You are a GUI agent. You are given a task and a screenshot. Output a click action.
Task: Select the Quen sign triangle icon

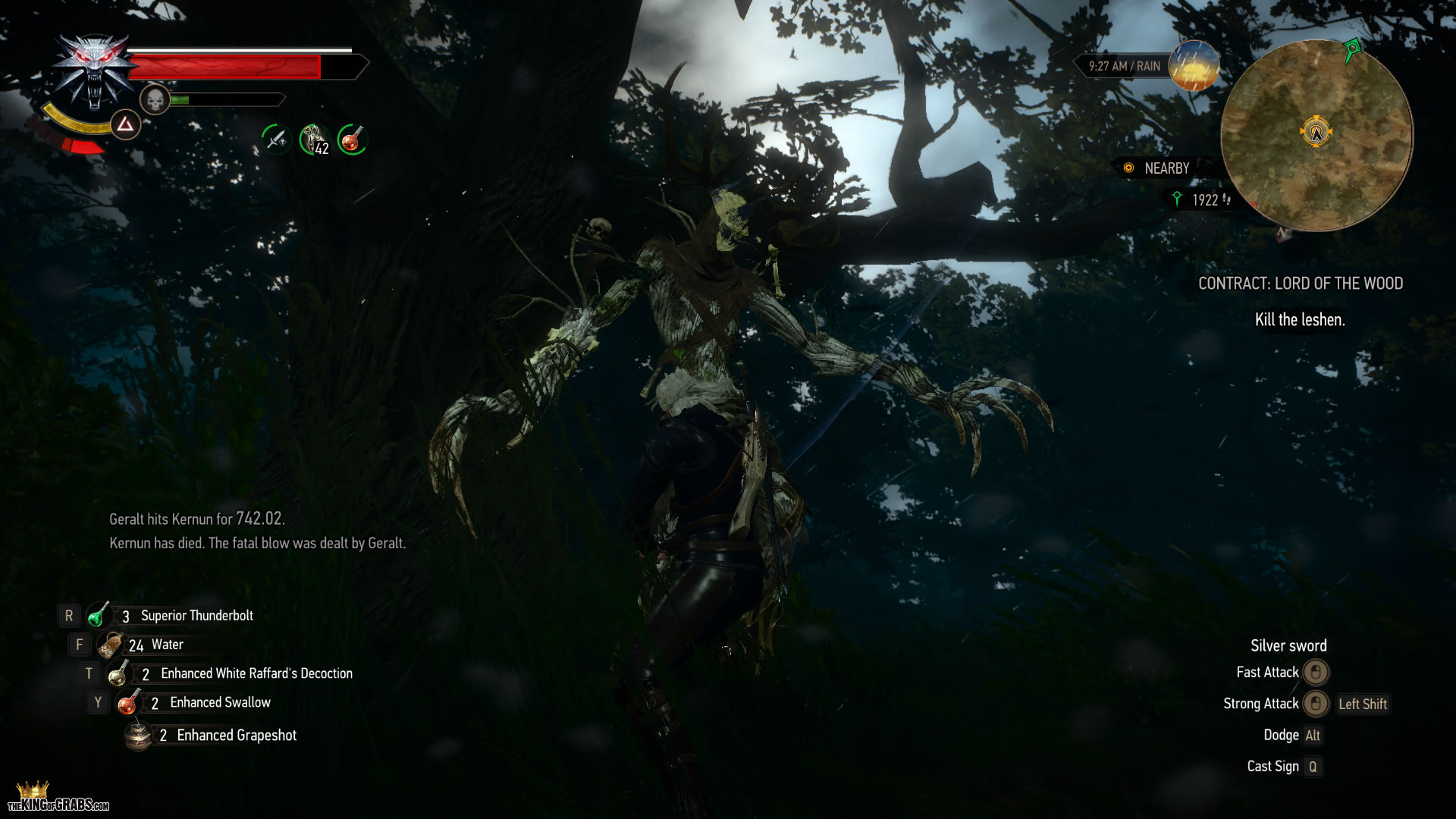pyautogui.click(x=125, y=124)
